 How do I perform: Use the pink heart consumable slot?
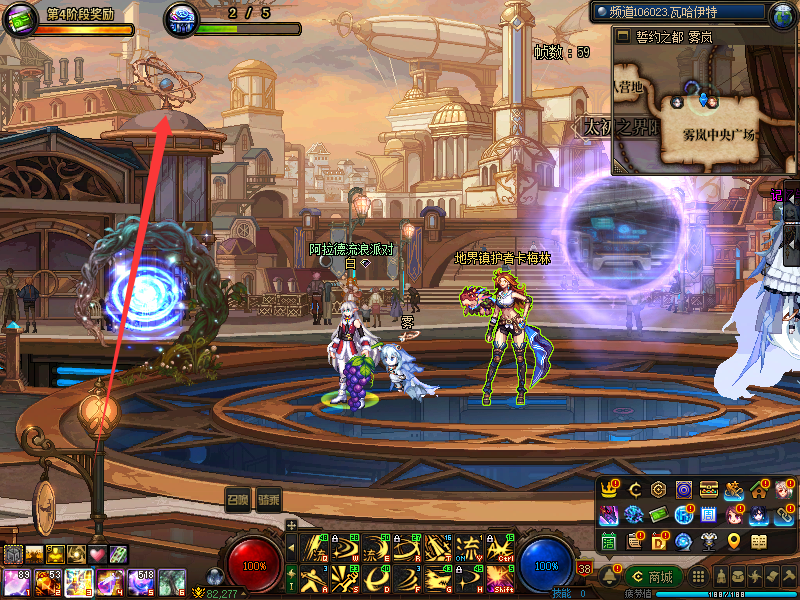tap(97, 553)
